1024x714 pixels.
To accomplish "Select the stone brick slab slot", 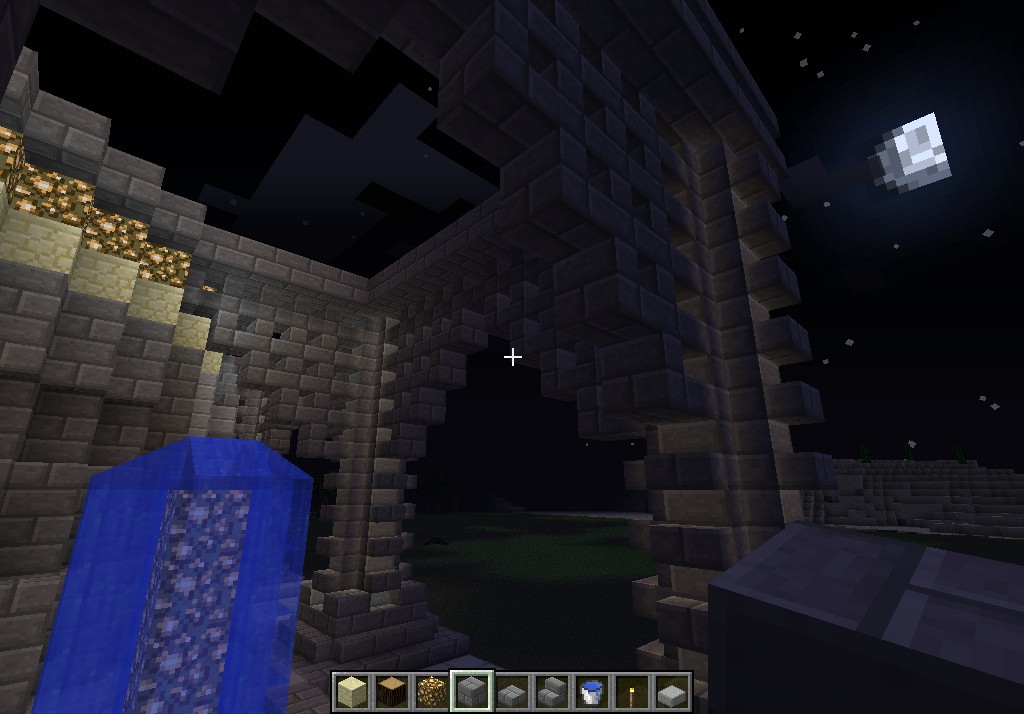I will coord(512,691).
